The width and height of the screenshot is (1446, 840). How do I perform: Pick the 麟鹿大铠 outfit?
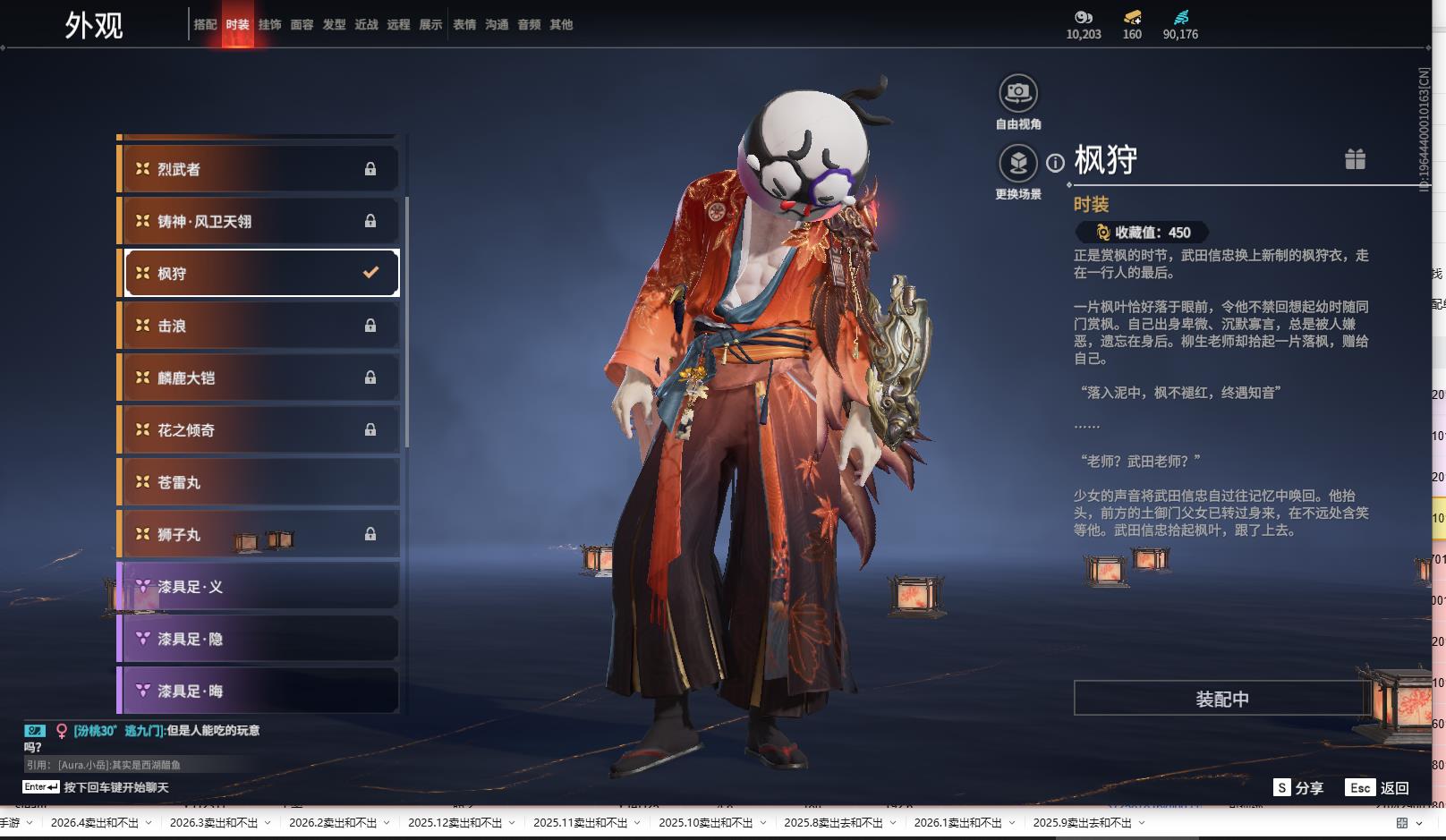[x=259, y=378]
